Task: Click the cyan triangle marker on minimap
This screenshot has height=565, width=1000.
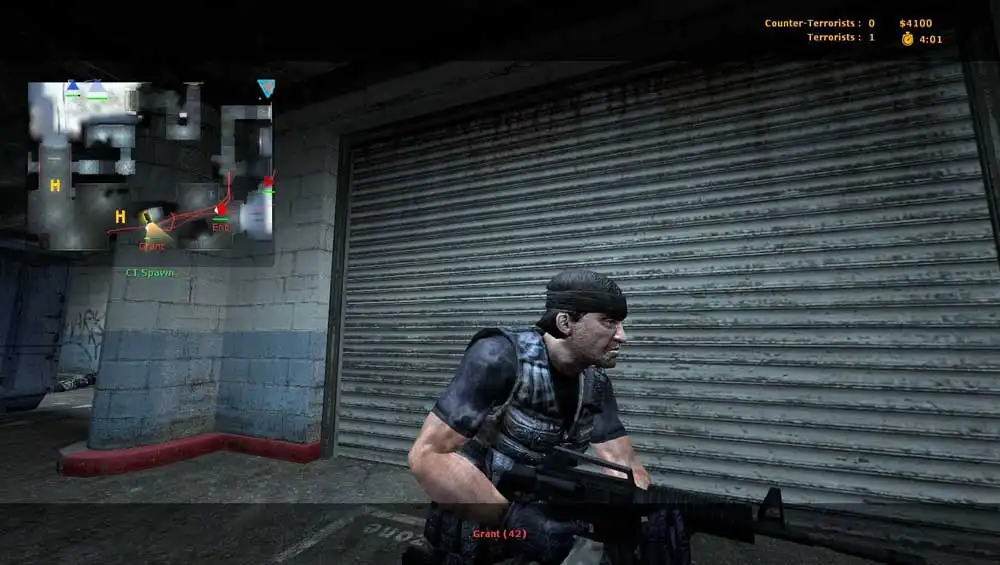Action: tap(266, 88)
